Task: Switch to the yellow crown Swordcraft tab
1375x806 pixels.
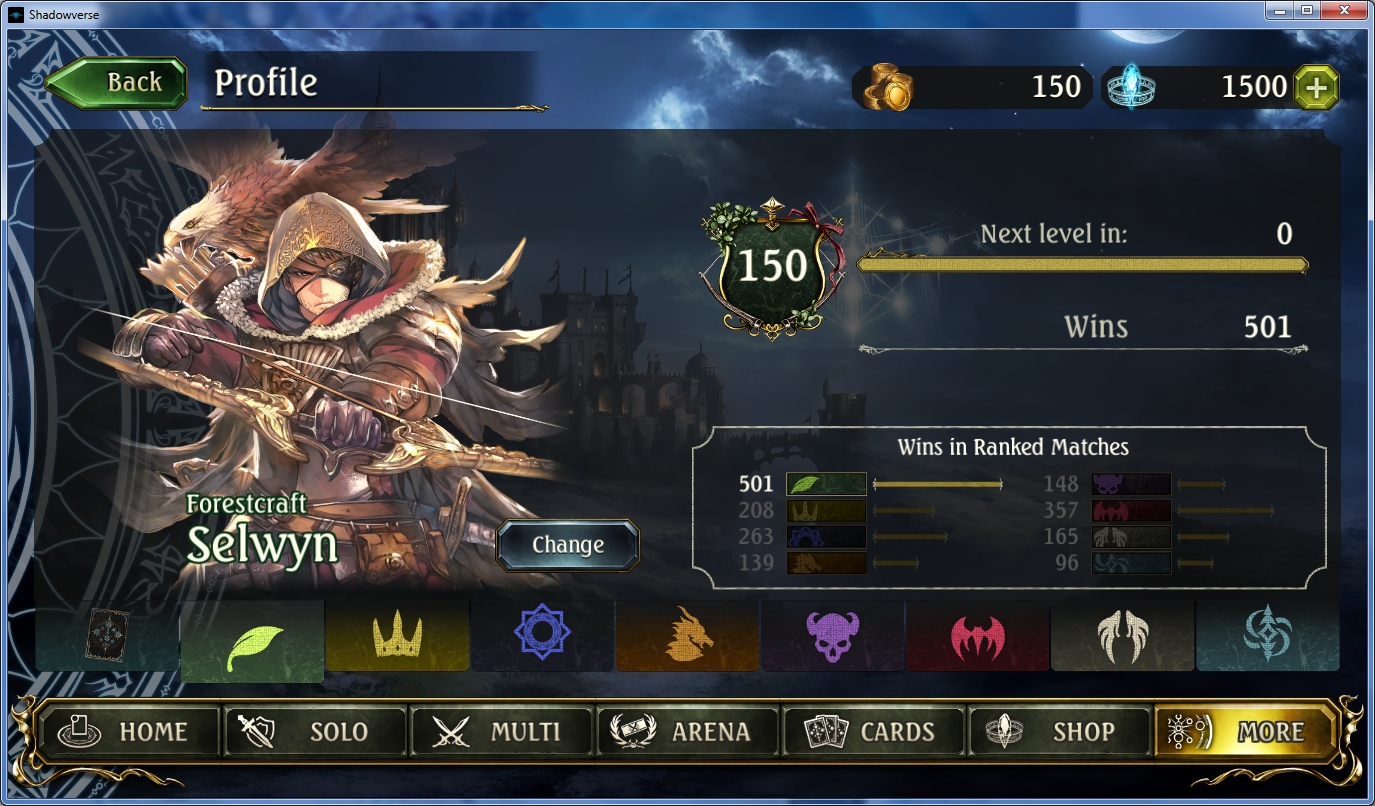Action: (397, 636)
